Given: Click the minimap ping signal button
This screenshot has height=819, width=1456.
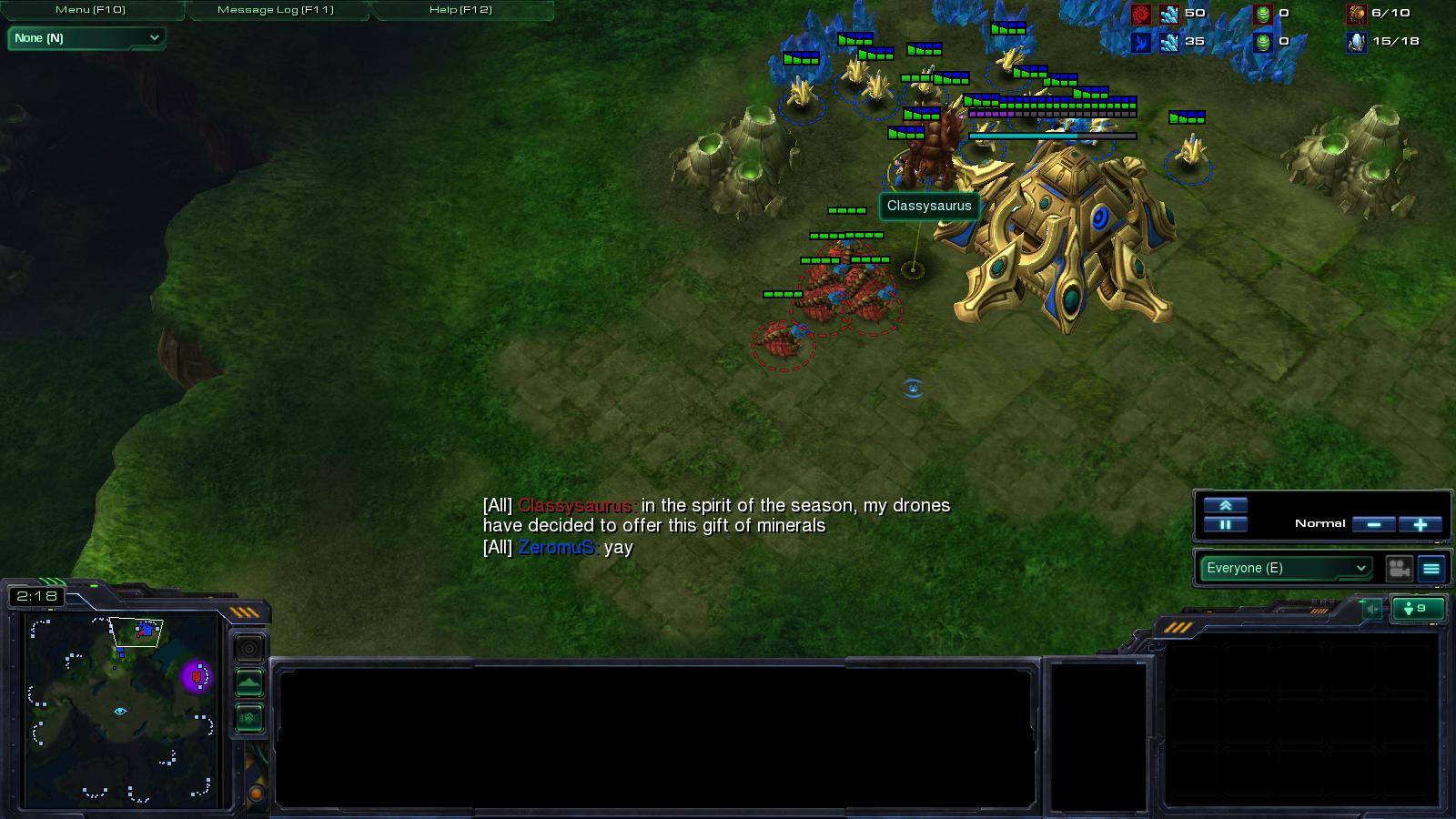Looking at the screenshot, I should click(249, 649).
